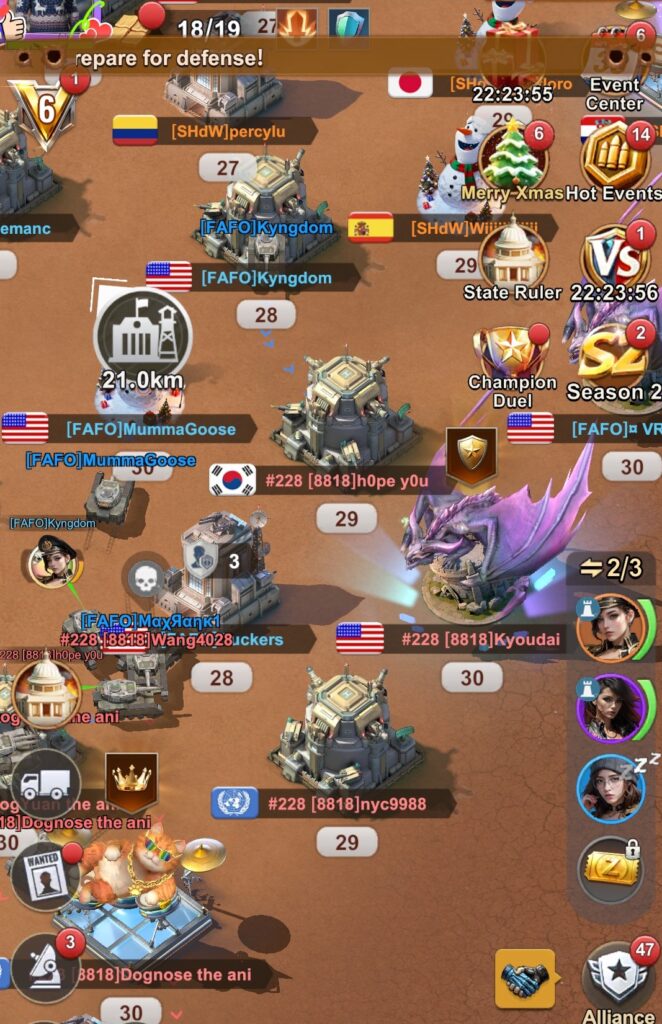Select the sleeping blue-framed hero squad
Screen dimensions: 662x1024
pos(611,788)
